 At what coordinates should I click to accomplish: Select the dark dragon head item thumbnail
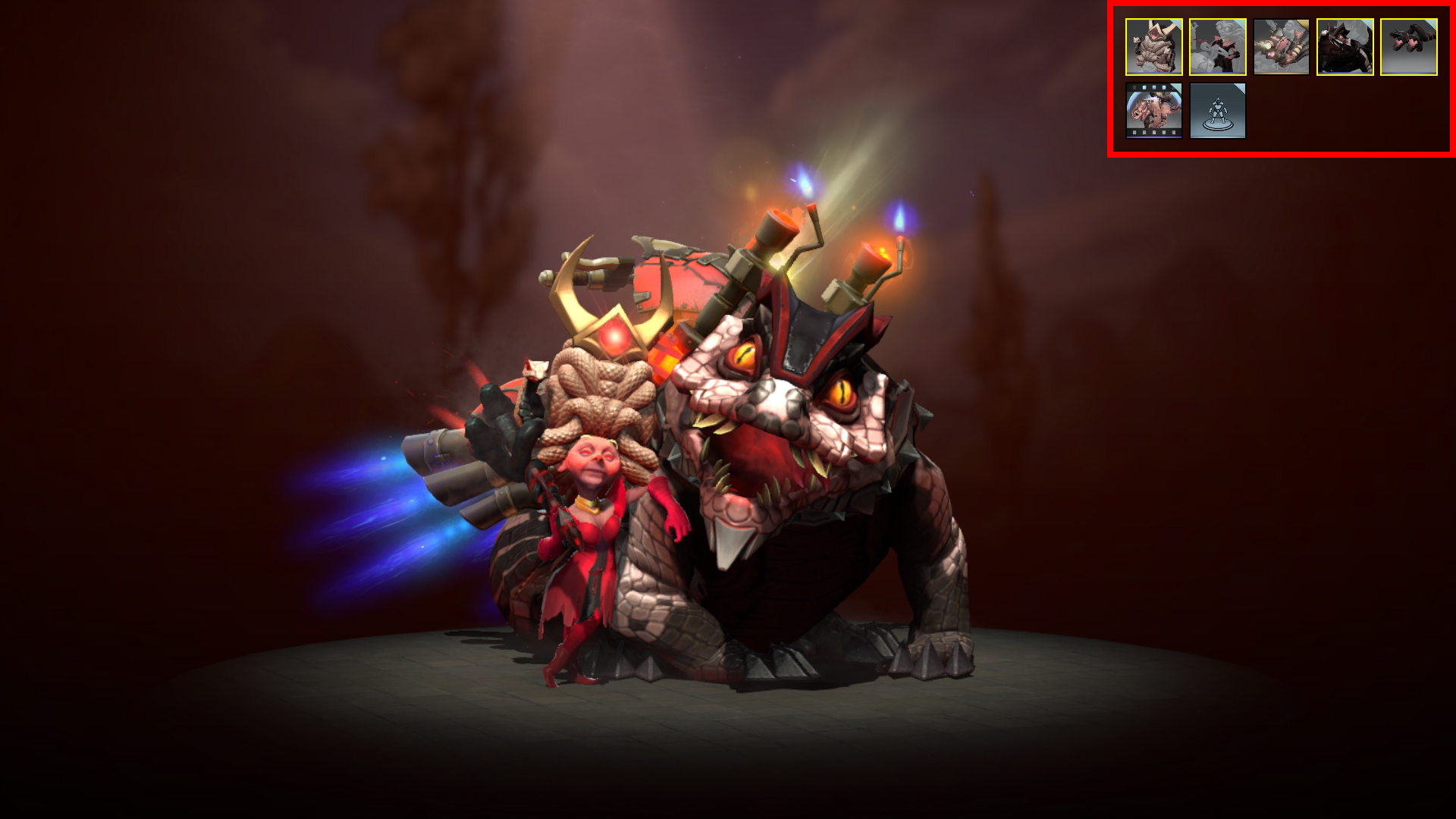(1346, 47)
